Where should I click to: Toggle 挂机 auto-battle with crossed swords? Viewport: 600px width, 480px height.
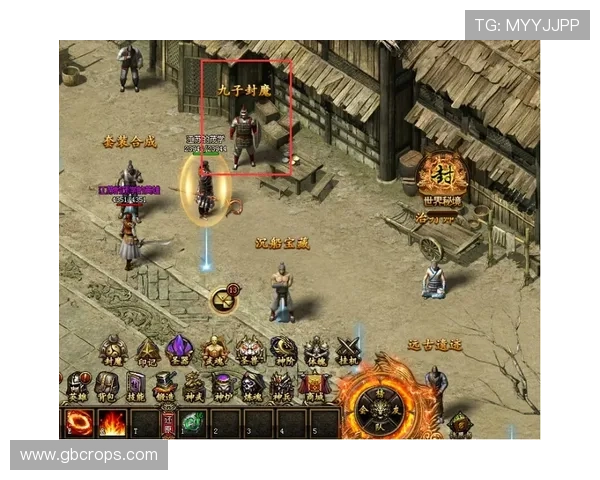348,350
